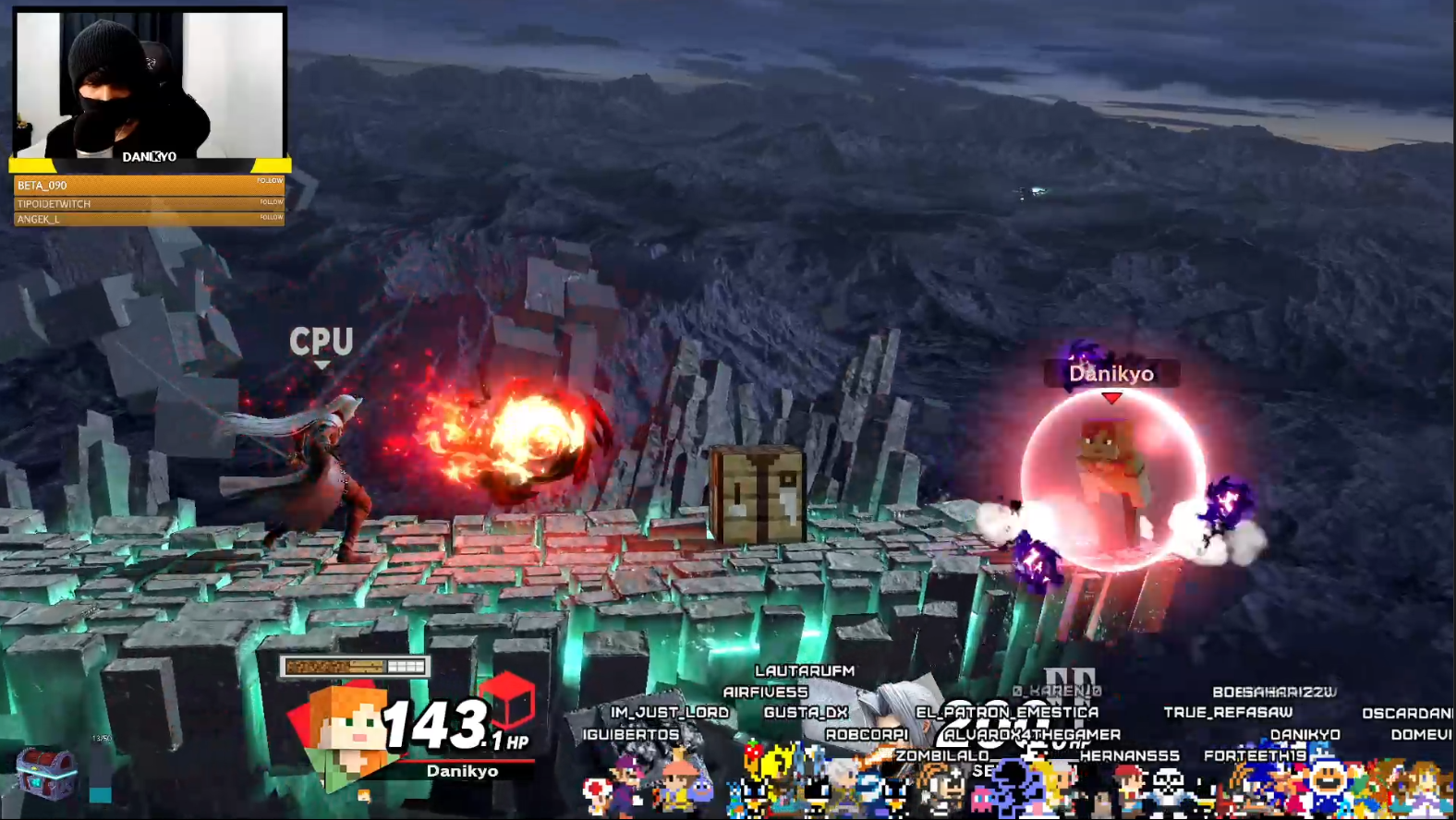The width and height of the screenshot is (1456, 820).
Task: Open the treasure chest overlay icon
Action: (46, 772)
